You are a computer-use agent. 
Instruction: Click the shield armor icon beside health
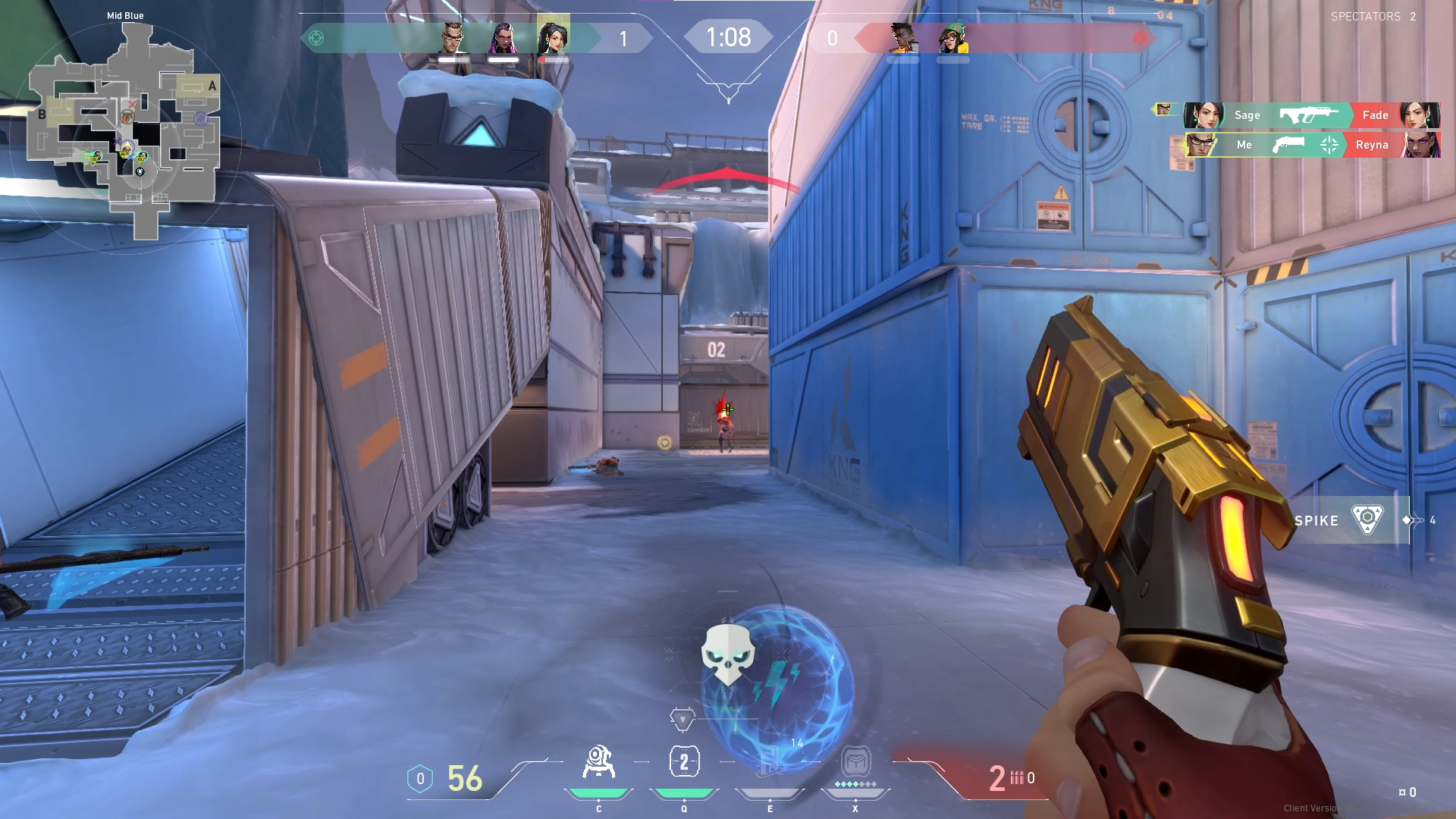click(x=420, y=779)
